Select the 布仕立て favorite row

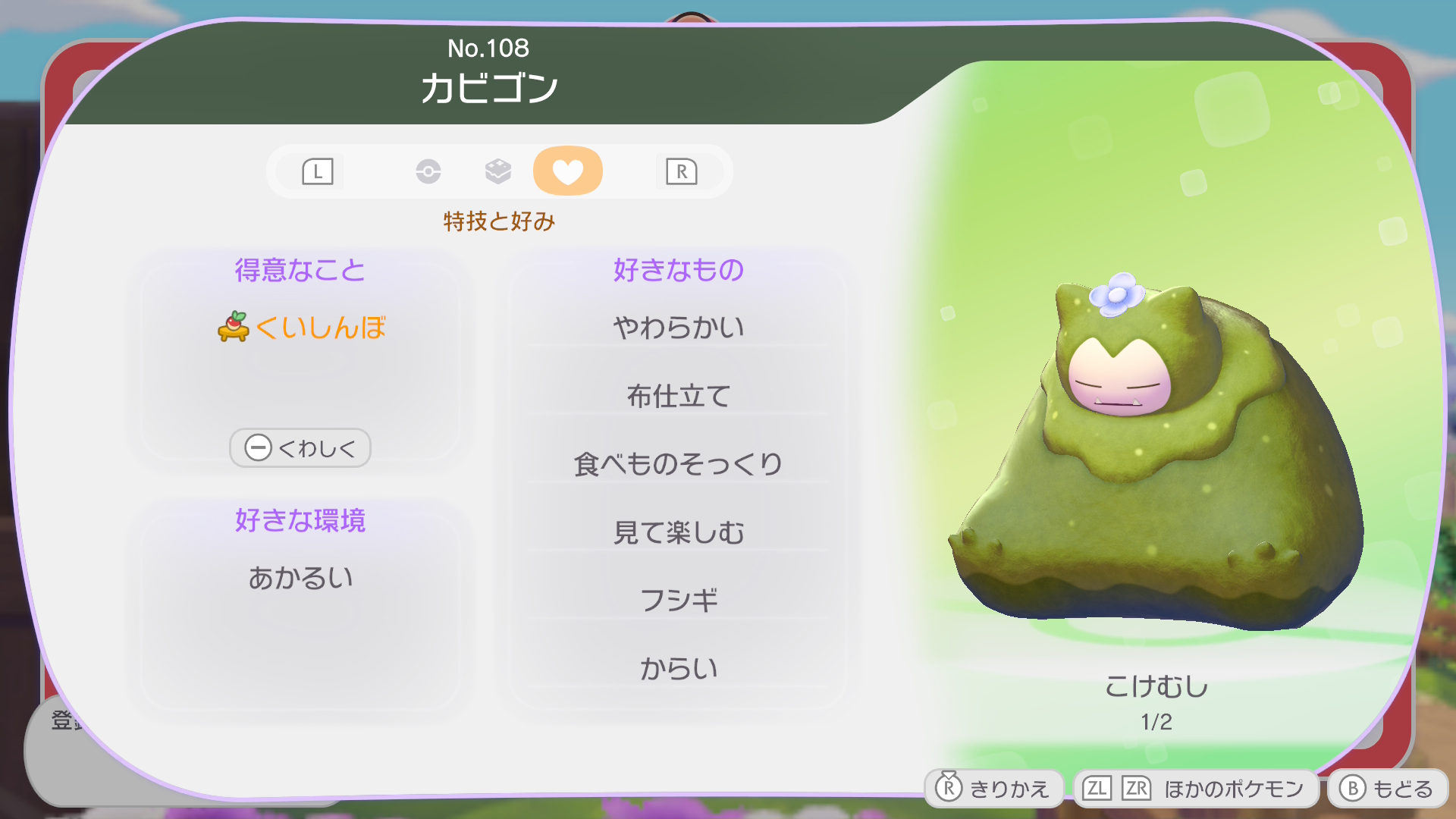tap(678, 396)
